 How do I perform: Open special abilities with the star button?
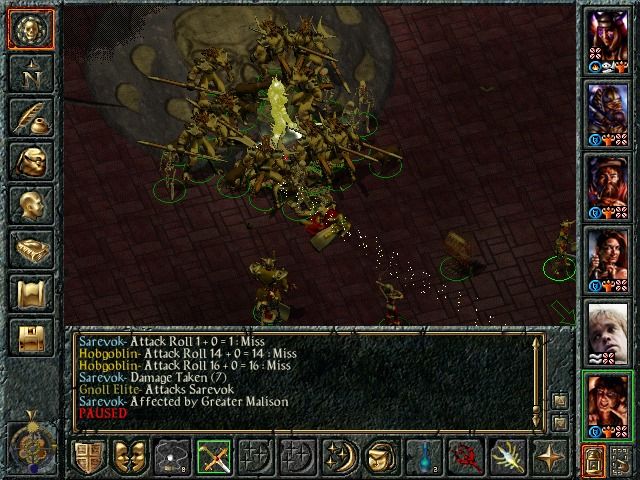[549, 456]
